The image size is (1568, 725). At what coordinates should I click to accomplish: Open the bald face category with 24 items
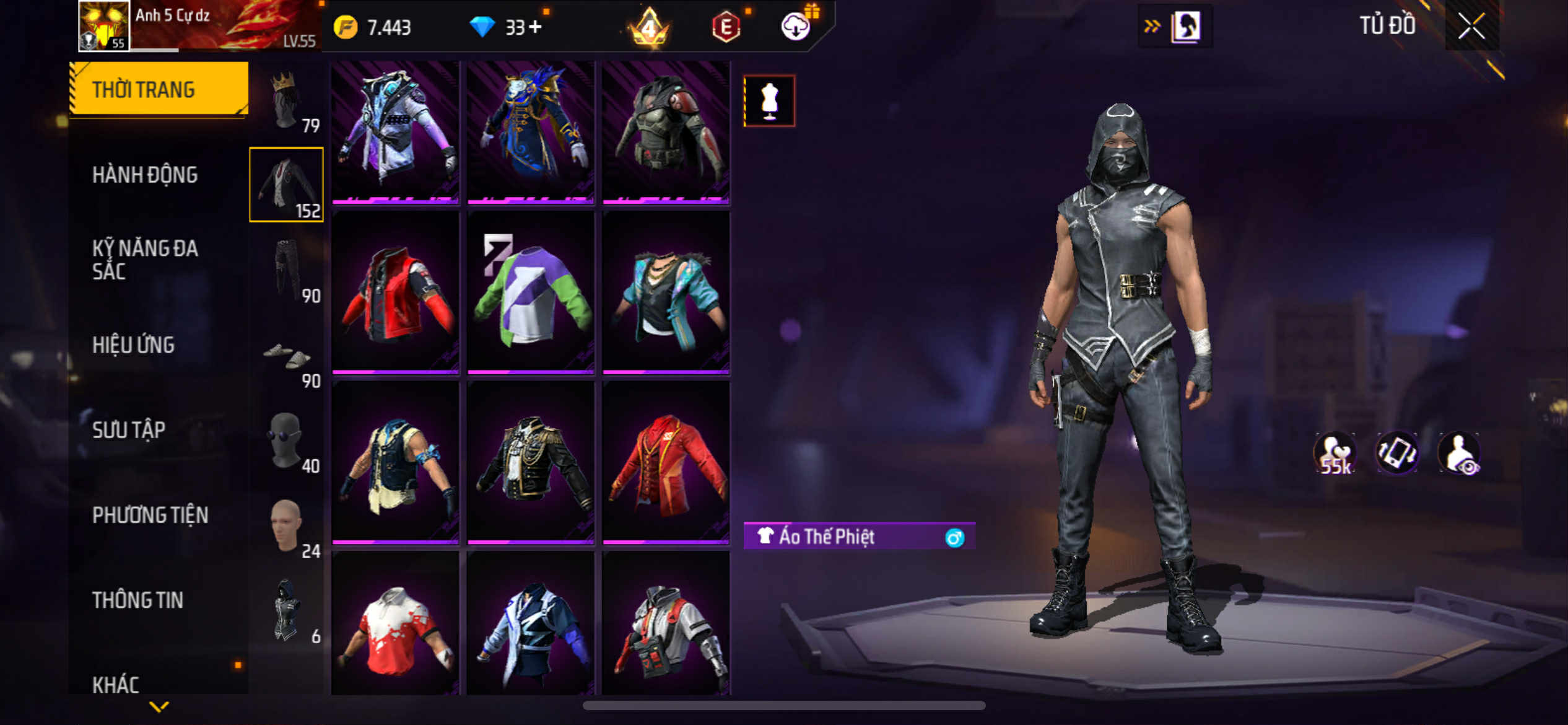tap(287, 525)
